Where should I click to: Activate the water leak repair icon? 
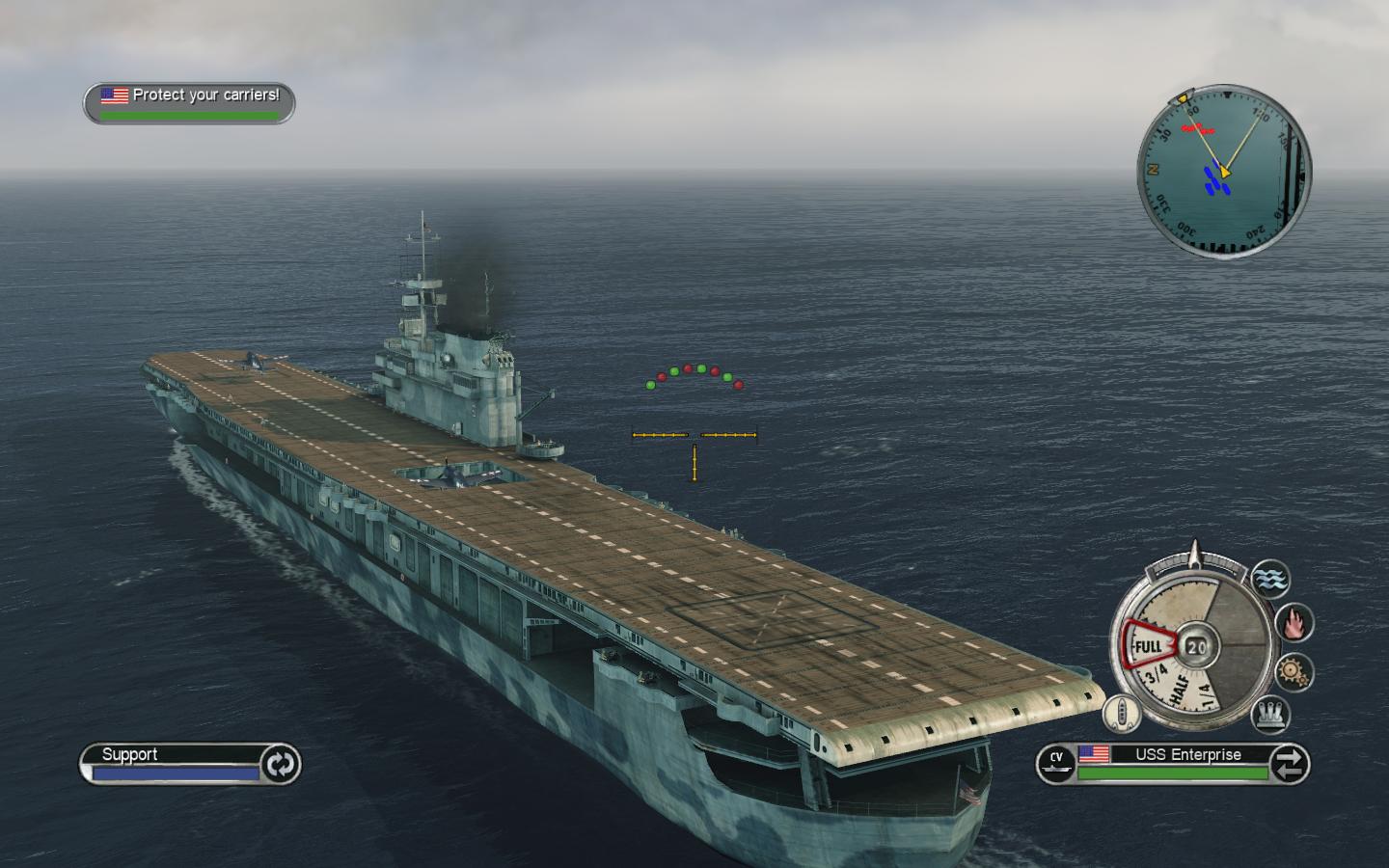(x=1270, y=579)
